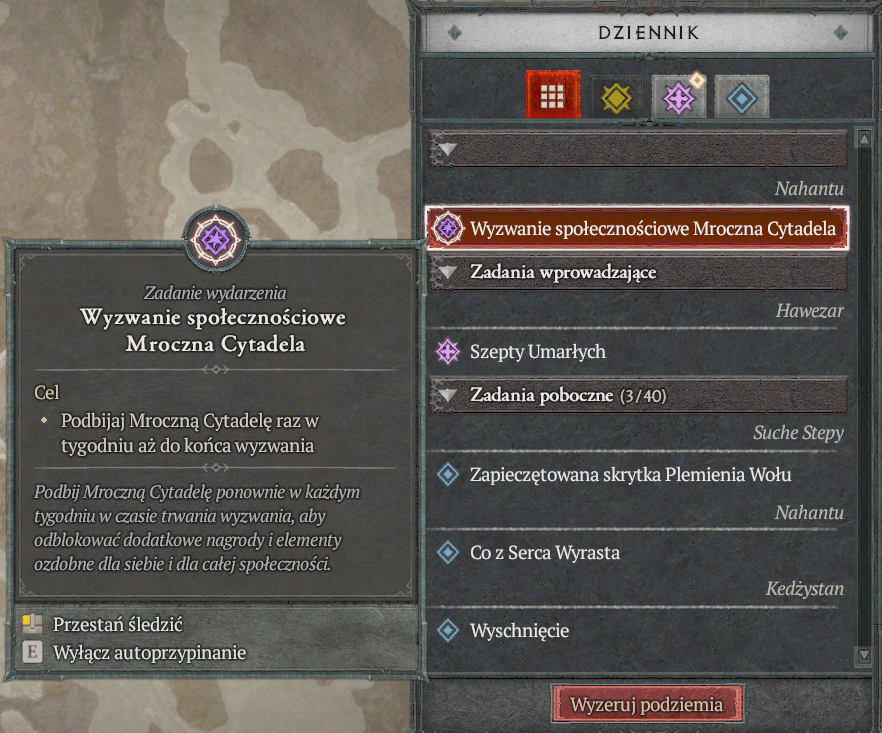Collapse the unlabeled top section header
The width and height of the screenshot is (882, 733).
tap(638, 149)
